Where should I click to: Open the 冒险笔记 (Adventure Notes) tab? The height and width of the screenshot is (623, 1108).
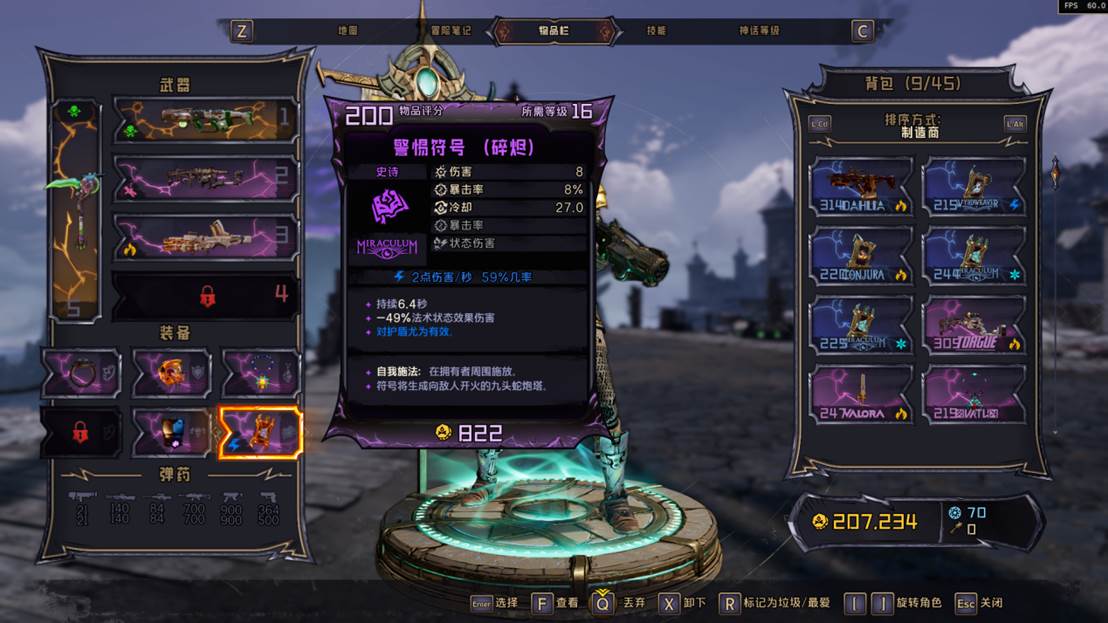[450, 31]
